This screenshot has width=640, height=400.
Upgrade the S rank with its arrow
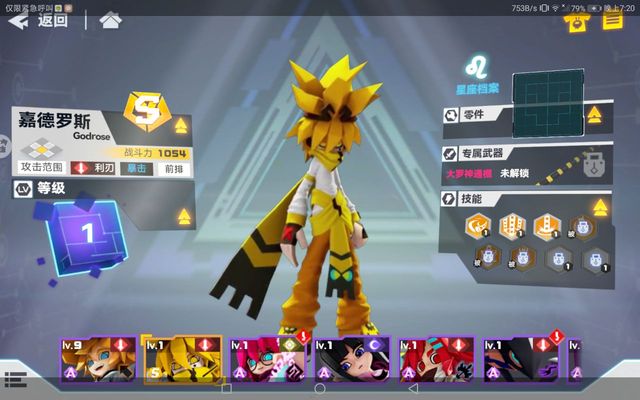pos(181,126)
